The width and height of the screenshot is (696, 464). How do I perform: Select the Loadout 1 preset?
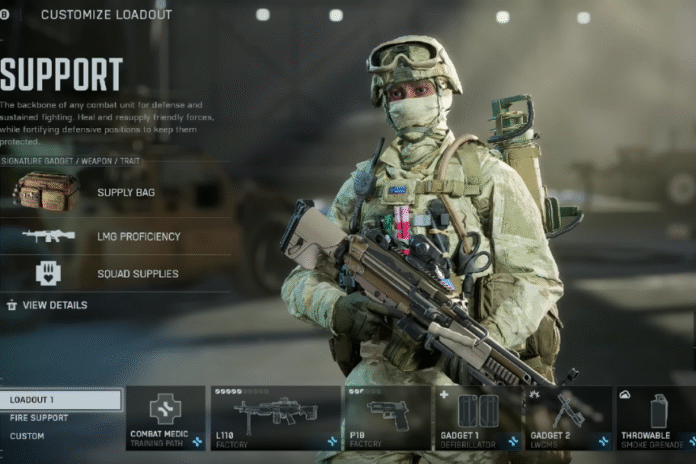coord(60,400)
